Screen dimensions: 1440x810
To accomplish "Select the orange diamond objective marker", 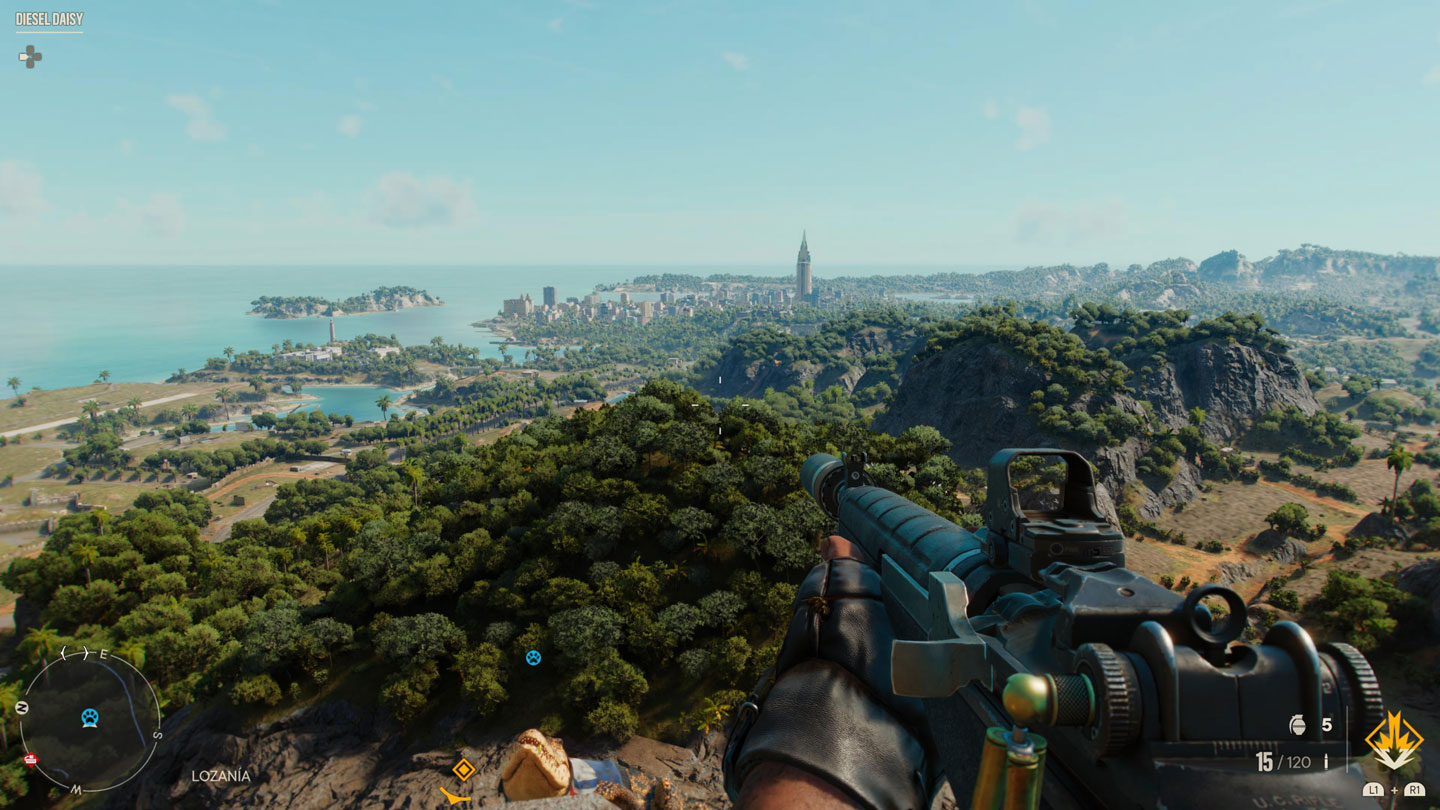I will point(463,769).
